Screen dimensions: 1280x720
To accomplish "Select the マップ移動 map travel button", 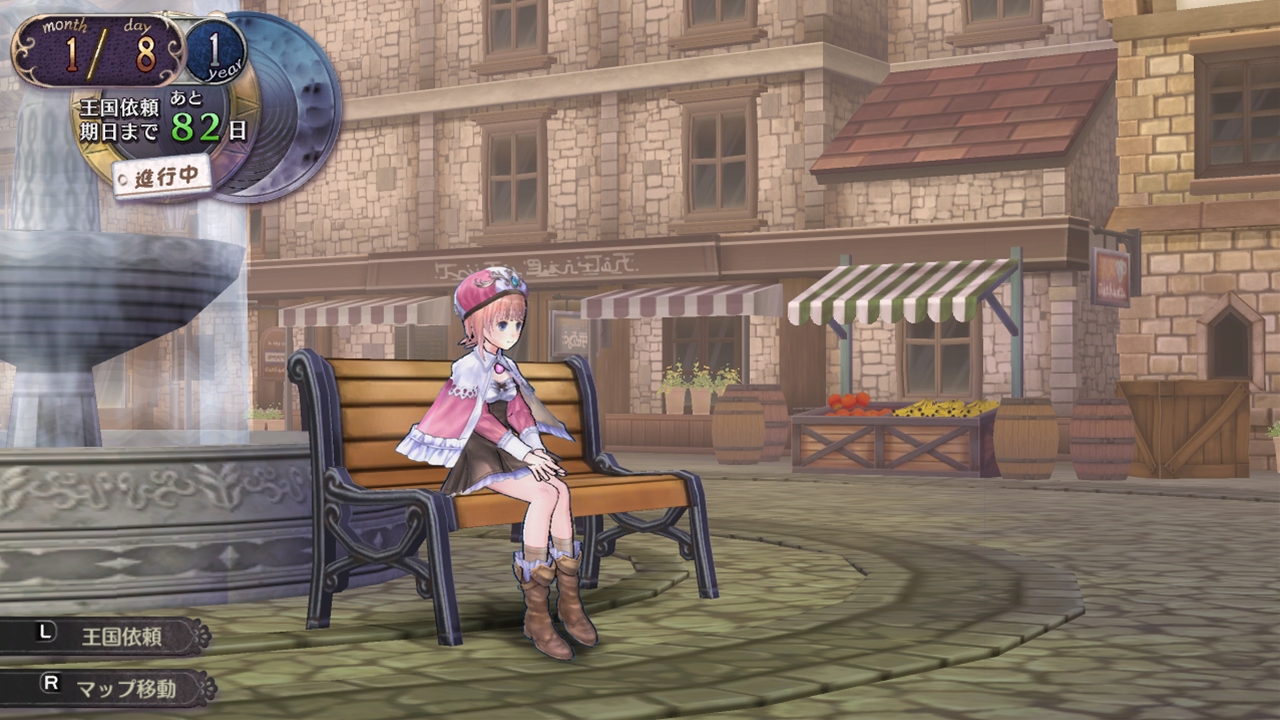I will (110, 688).
